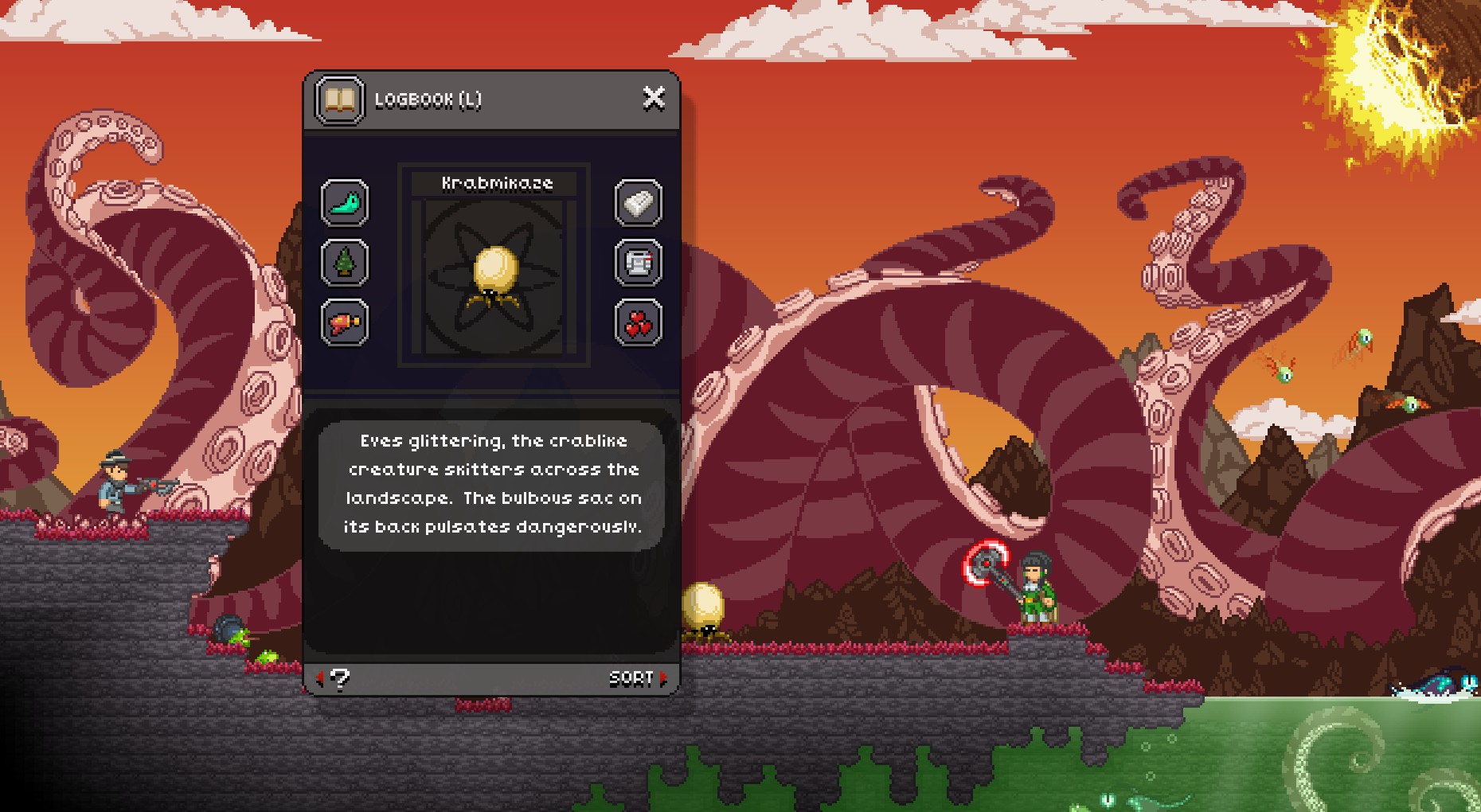Cycle sort order with the red right arrow
Screen dimensions: 1481x812
(x=662, y=679)
